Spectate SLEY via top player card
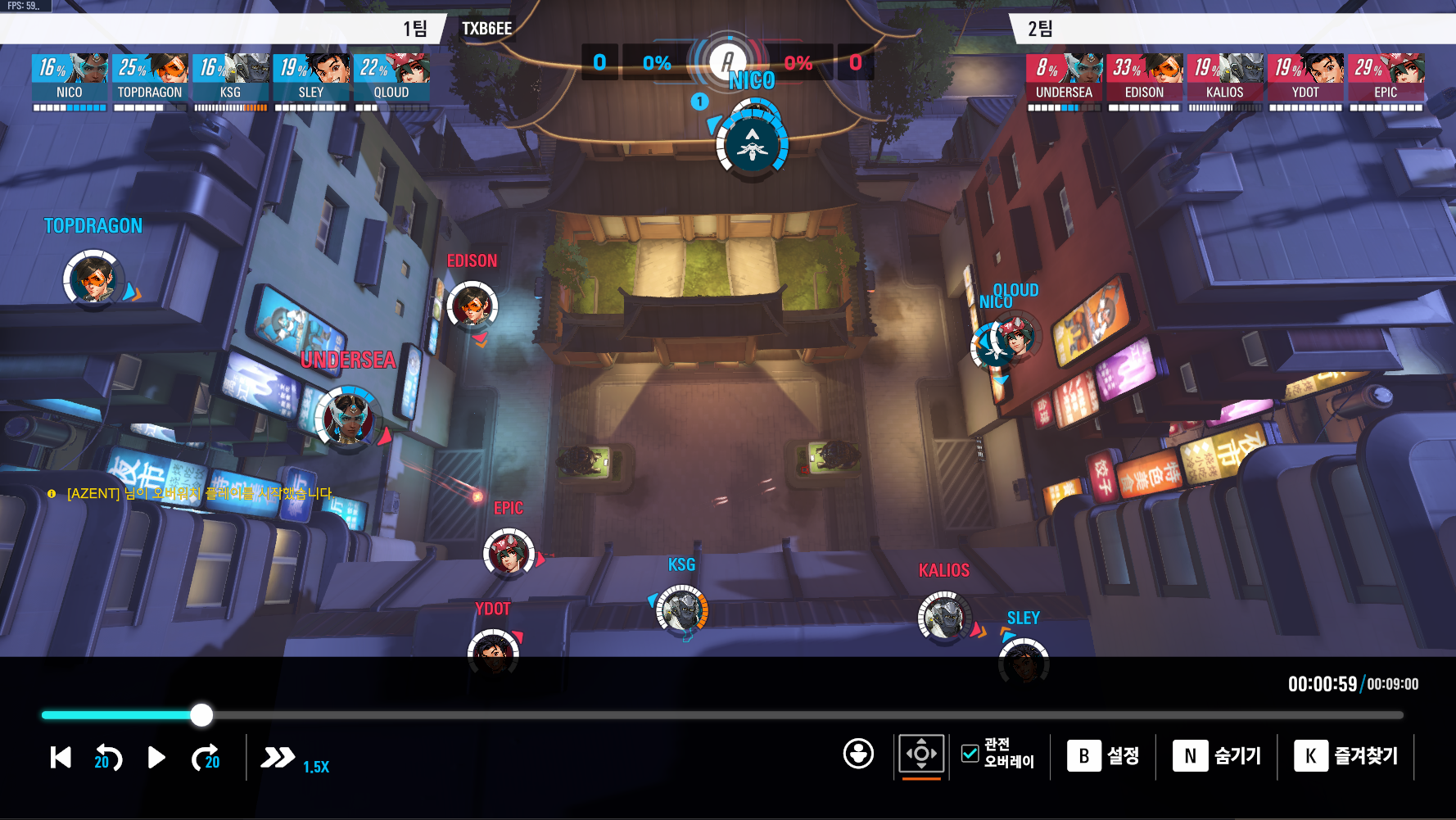This screenshot has height=820, width=1456. (310, 79)
